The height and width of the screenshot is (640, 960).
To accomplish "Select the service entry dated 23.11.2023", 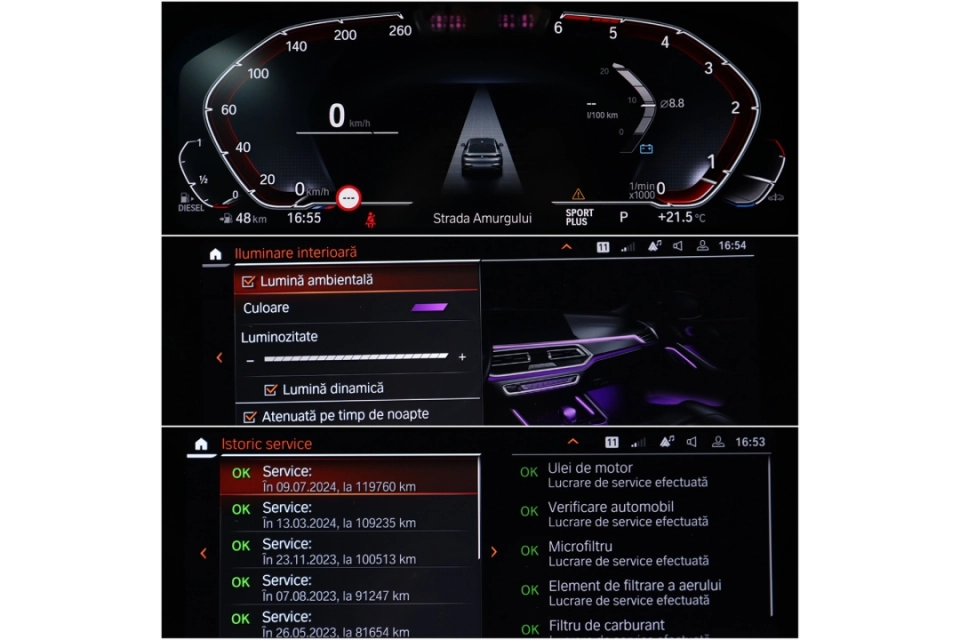I will (348, 551).
